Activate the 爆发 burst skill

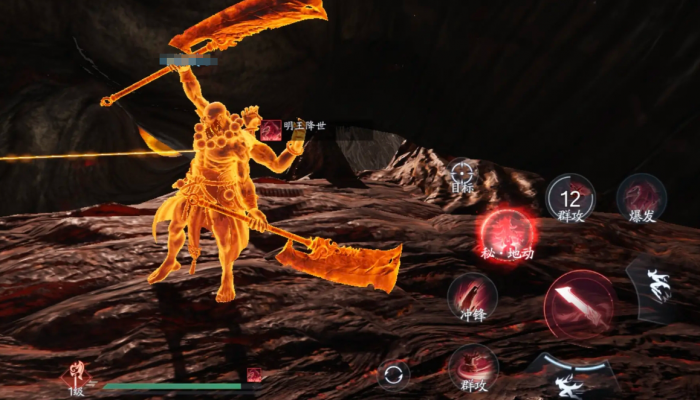(x=641, y=196)
